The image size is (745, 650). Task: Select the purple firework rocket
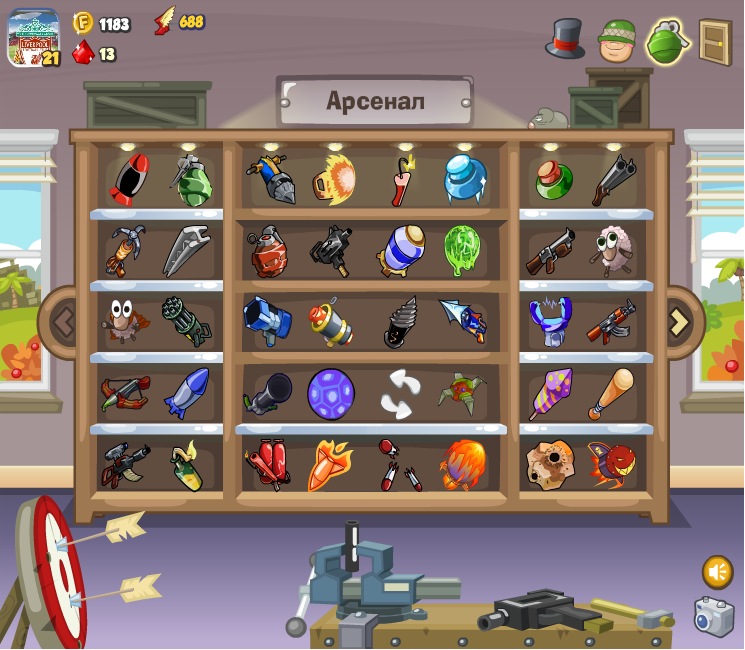tap(550, 393)
